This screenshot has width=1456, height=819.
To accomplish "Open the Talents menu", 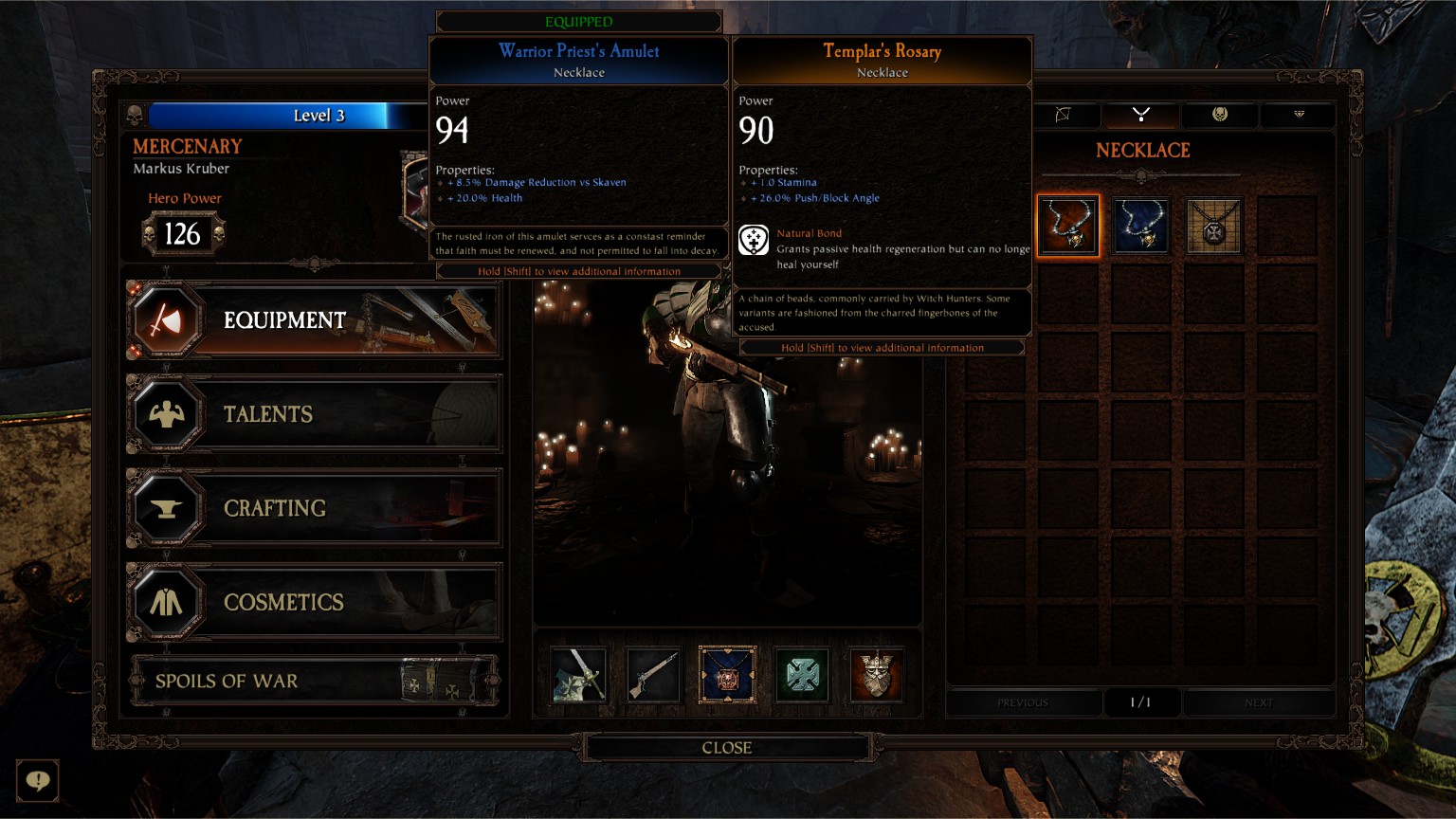I will [x=313, y=414].
